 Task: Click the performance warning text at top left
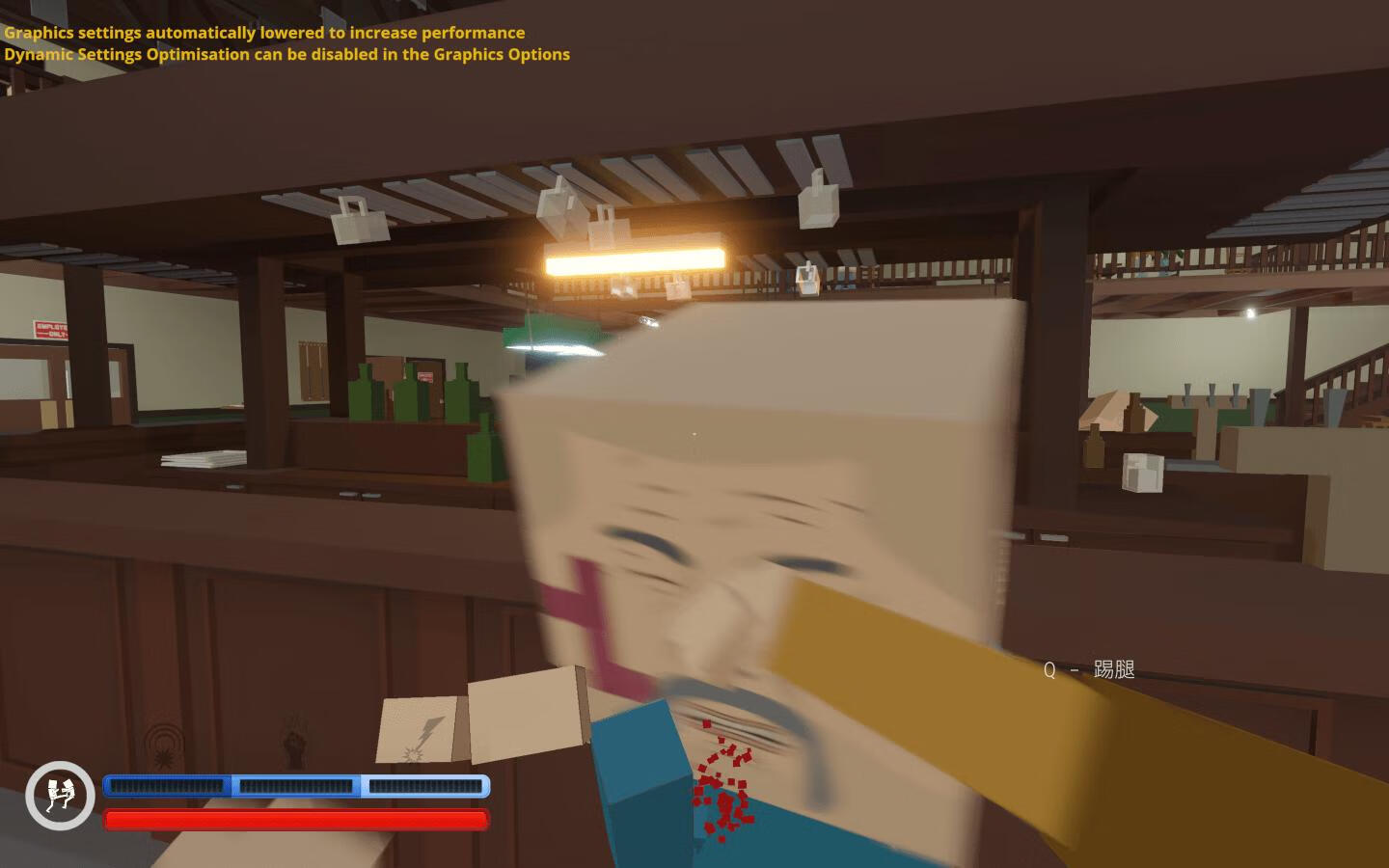coord(263,32)
